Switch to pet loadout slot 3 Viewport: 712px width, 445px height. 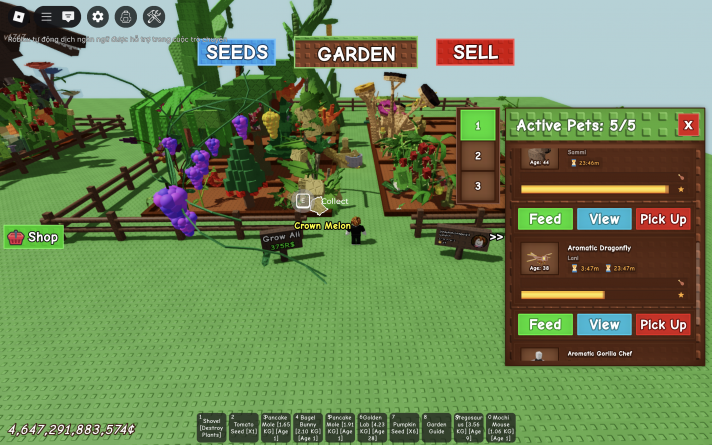point(478,186)
